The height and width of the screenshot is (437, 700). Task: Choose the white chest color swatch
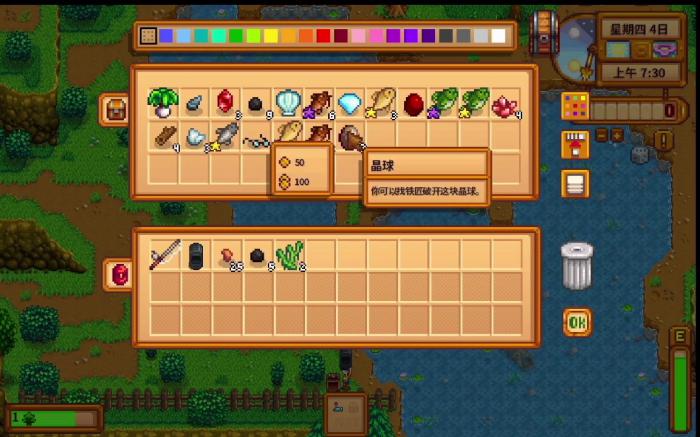click(498, 37)
